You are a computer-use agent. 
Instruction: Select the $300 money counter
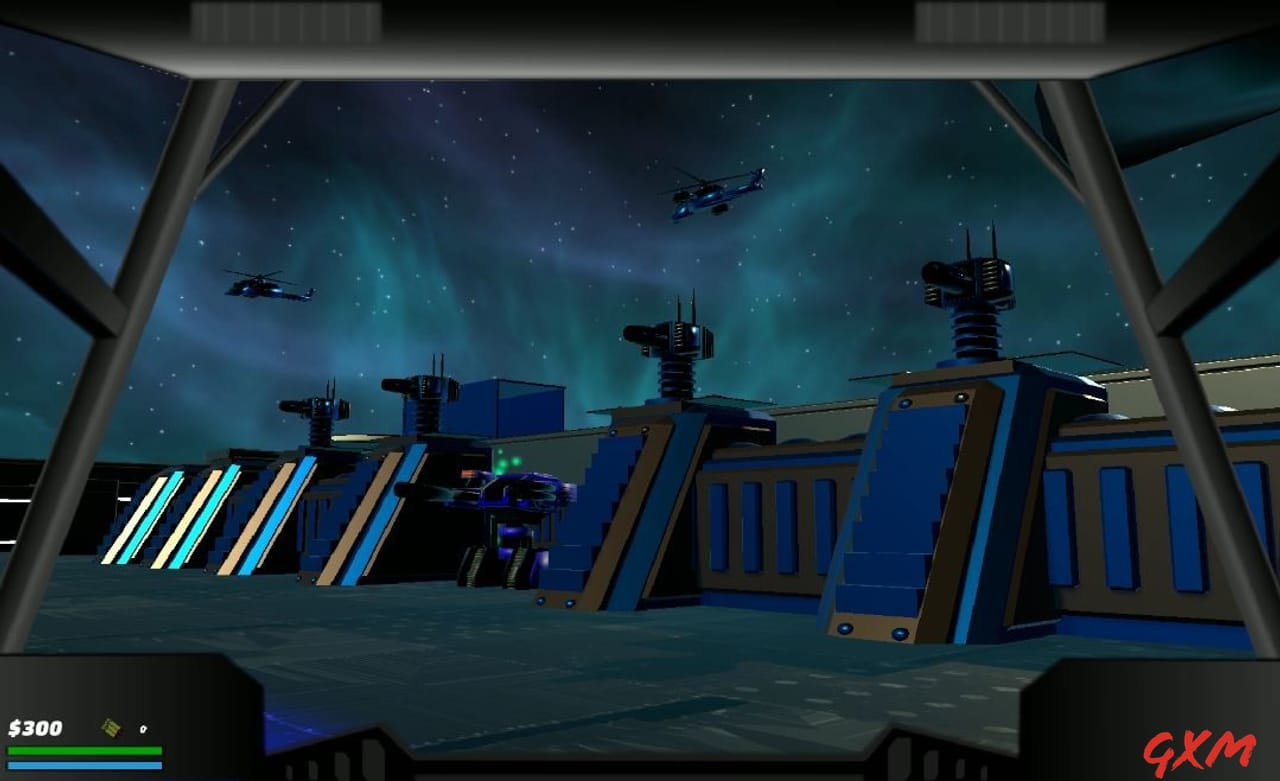33,729
